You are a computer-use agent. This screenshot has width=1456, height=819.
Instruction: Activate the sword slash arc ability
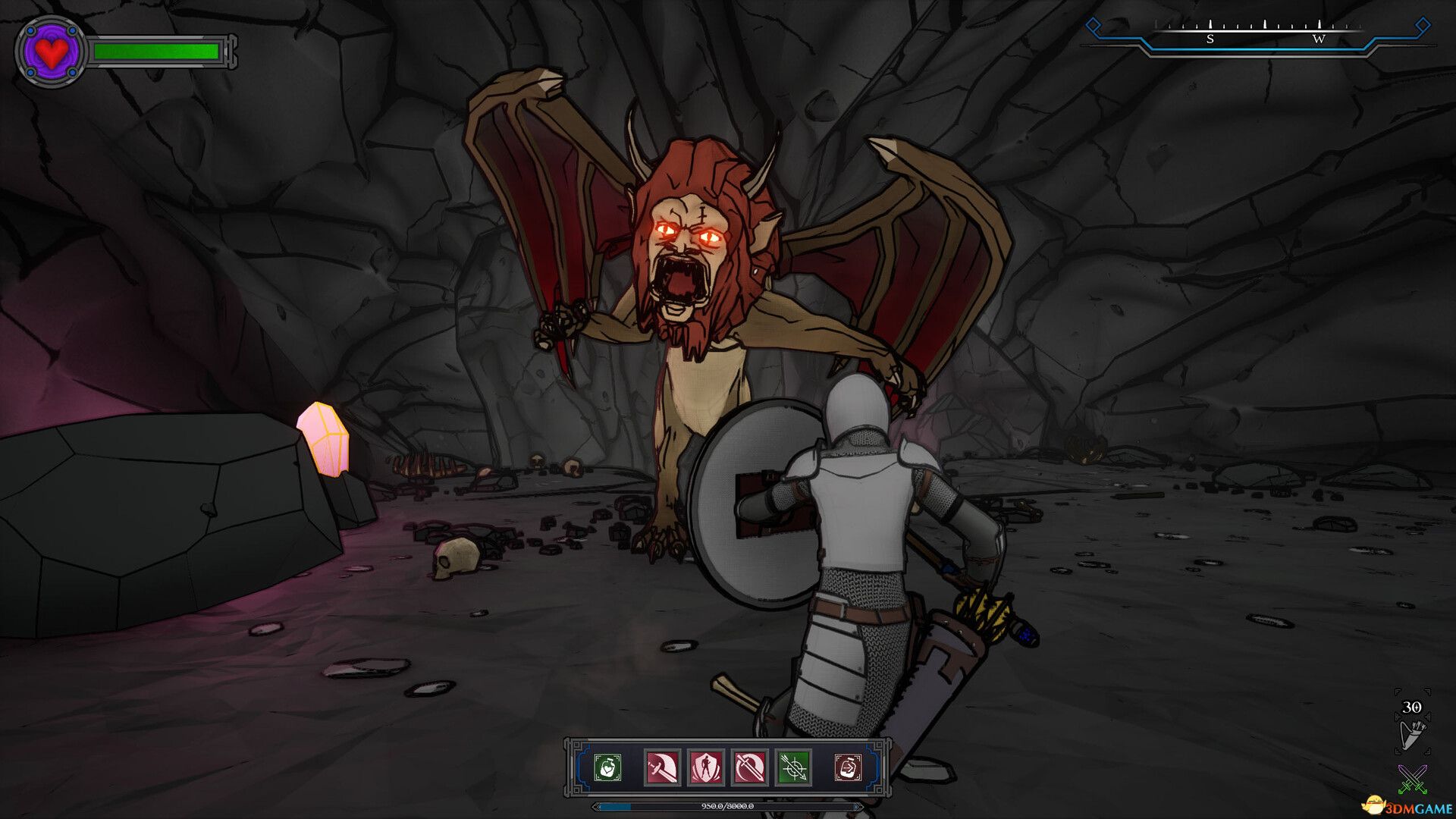coord(662,767)
